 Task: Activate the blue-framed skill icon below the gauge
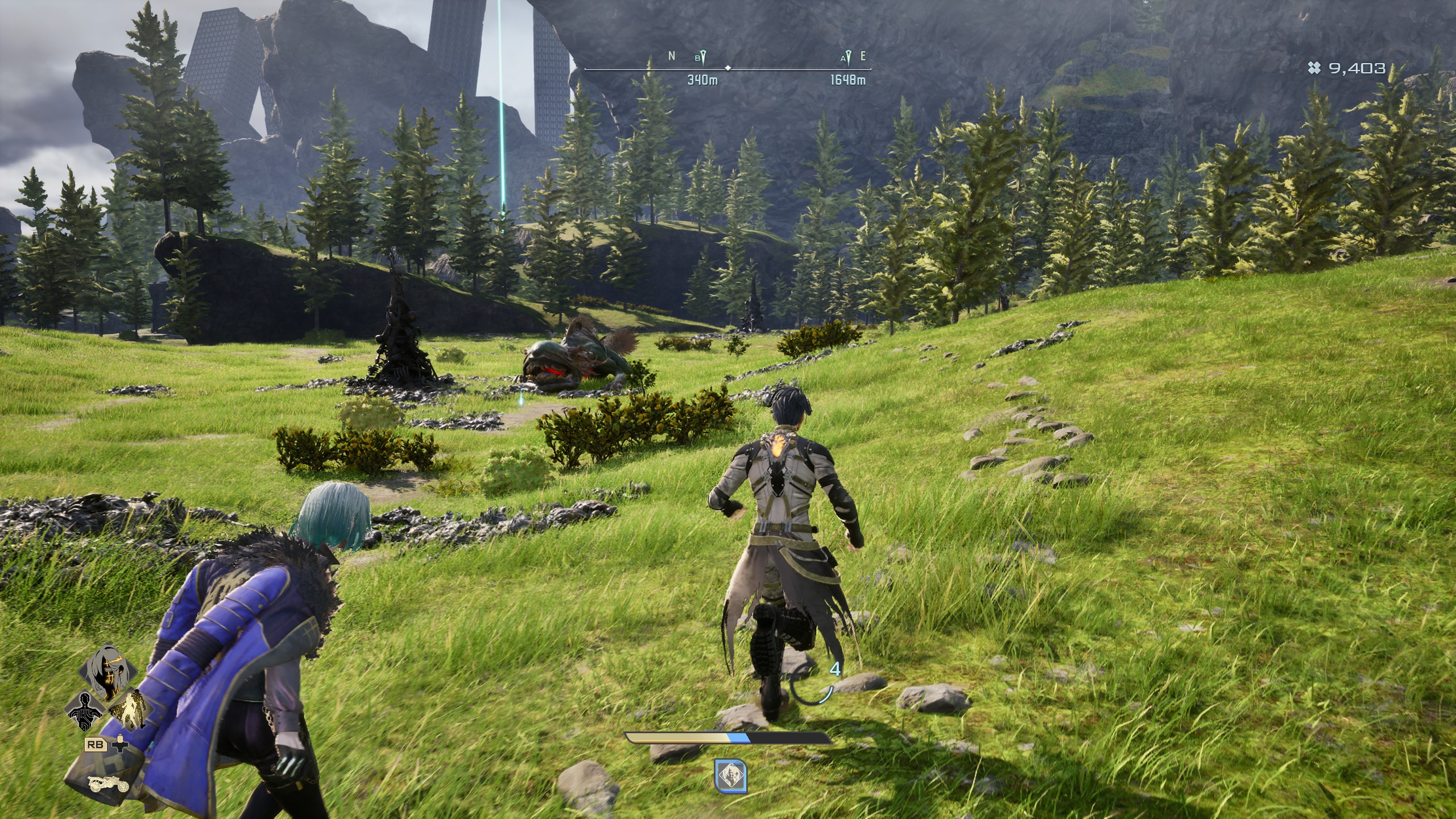point(730,776)
